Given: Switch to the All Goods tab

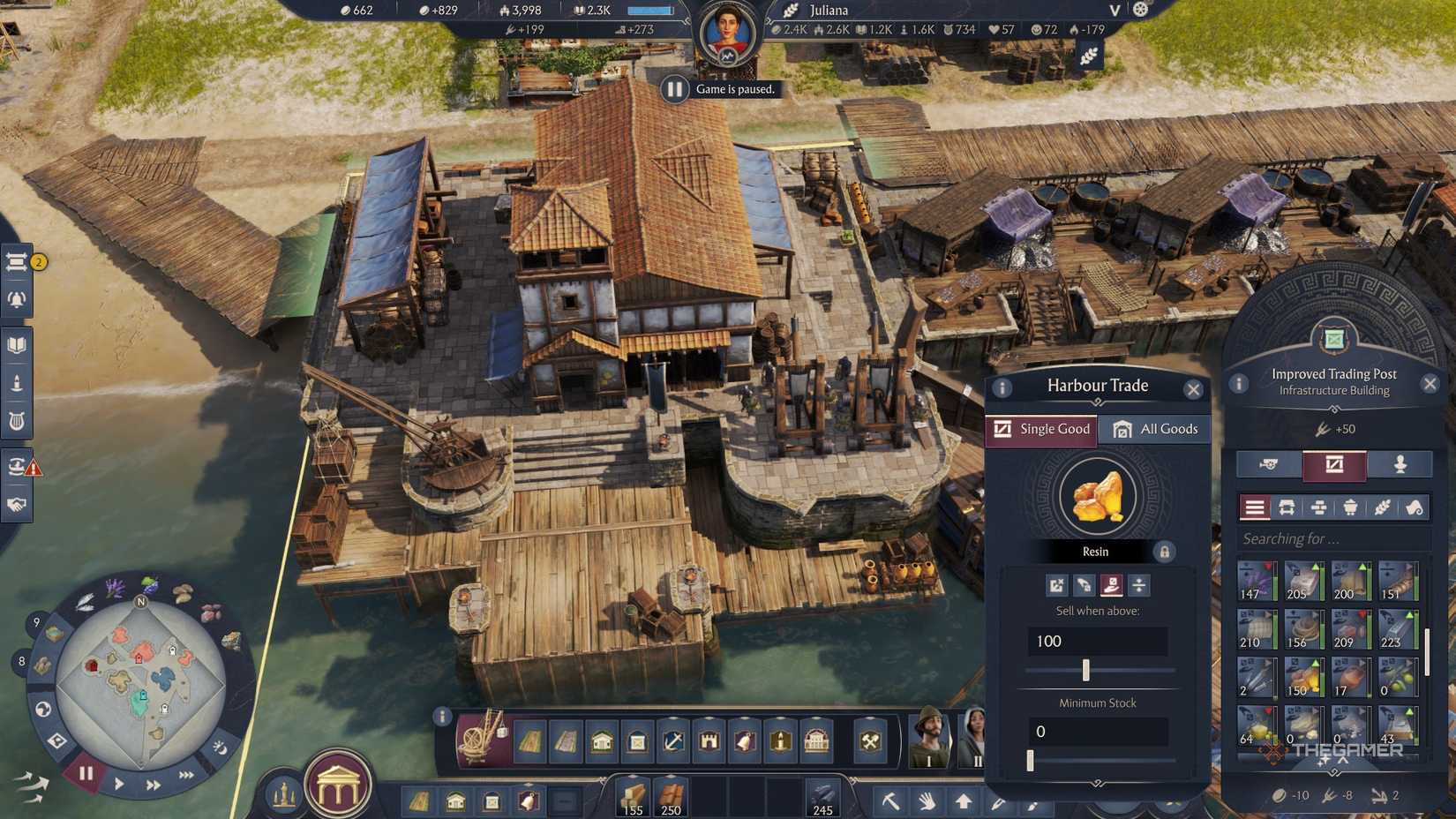Looking at the screenshot, I should coord(1154,429).
